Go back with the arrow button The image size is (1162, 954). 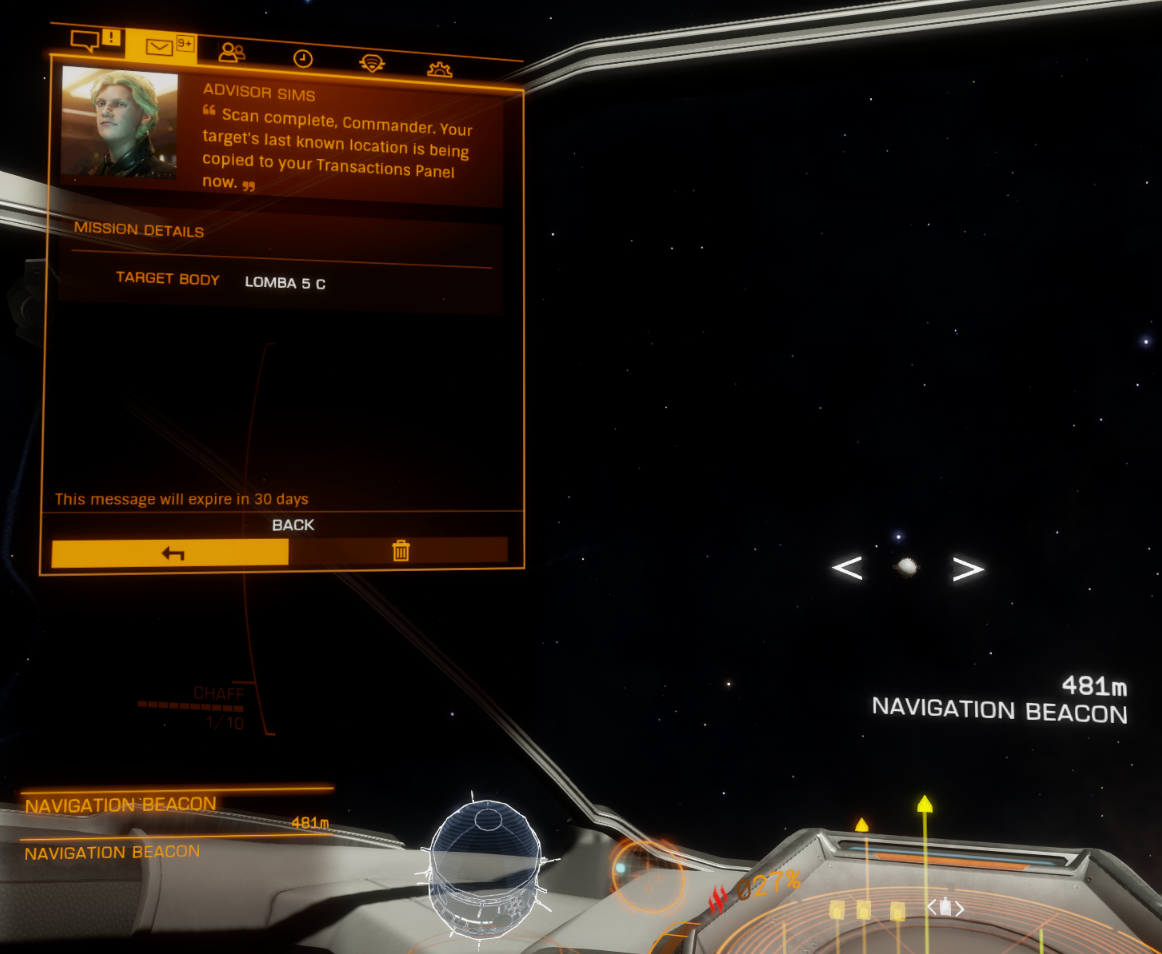[x=170, y=552]
